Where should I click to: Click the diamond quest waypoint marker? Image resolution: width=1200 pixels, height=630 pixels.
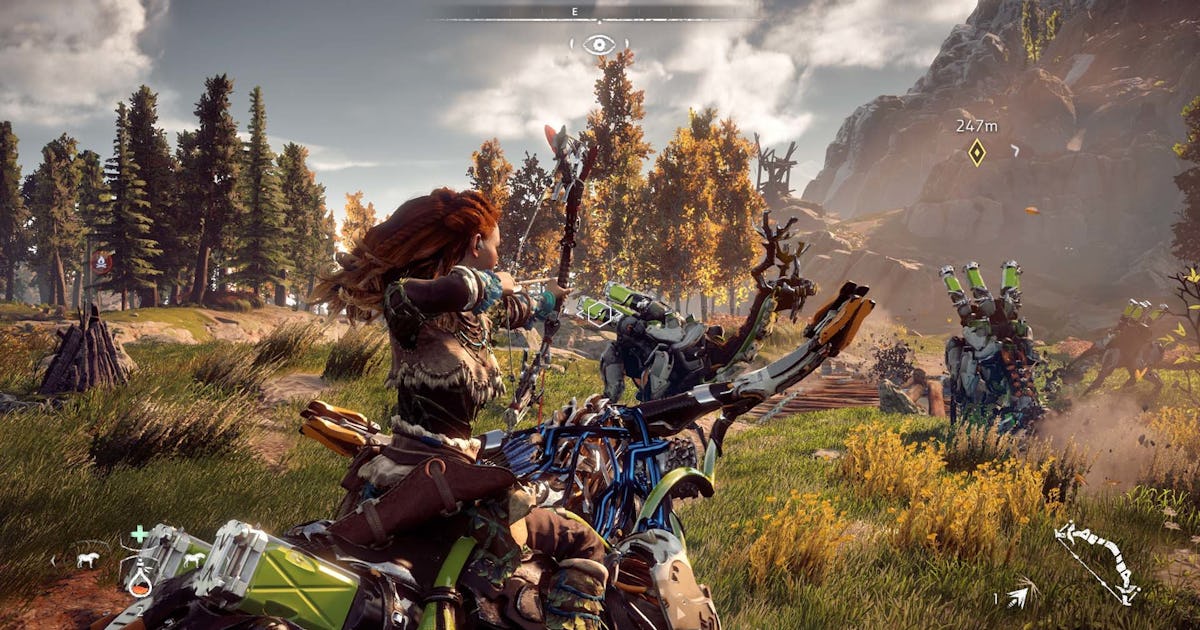[976, 152]
